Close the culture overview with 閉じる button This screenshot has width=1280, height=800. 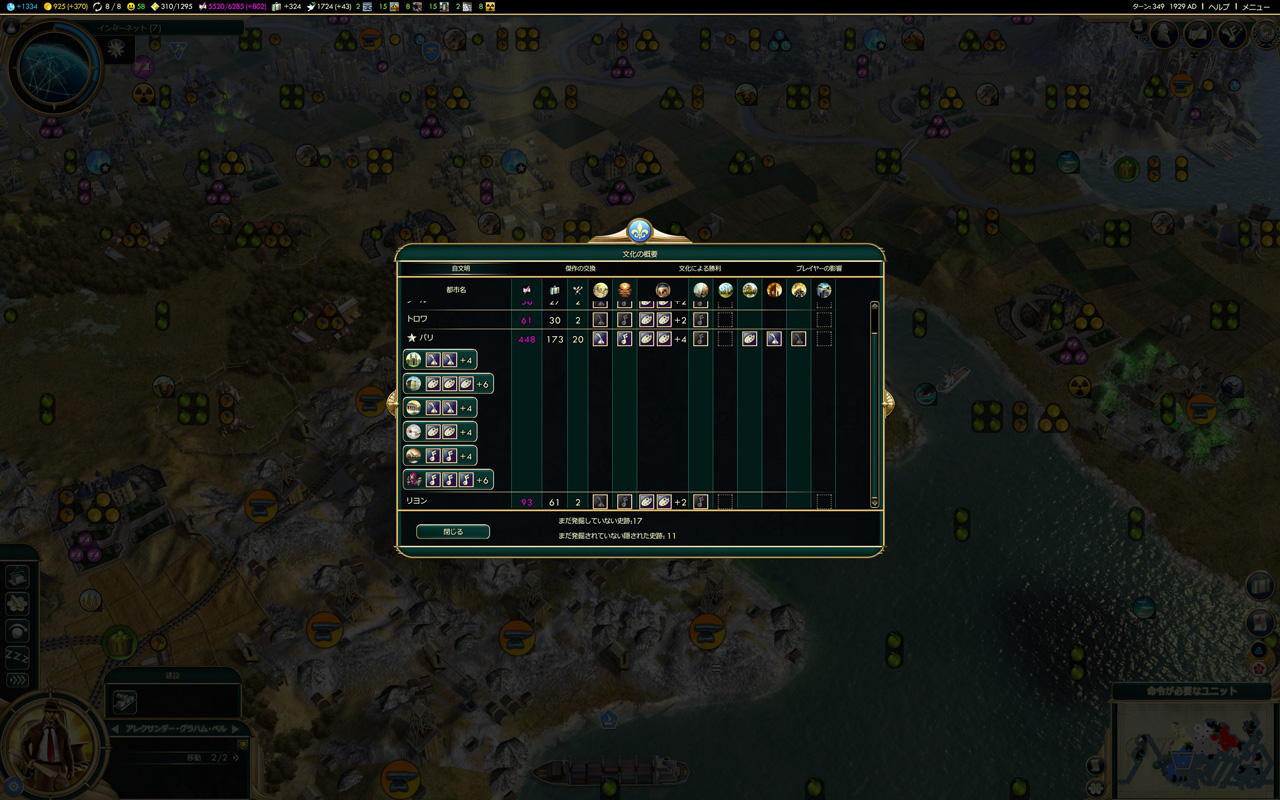coord(453,532)
